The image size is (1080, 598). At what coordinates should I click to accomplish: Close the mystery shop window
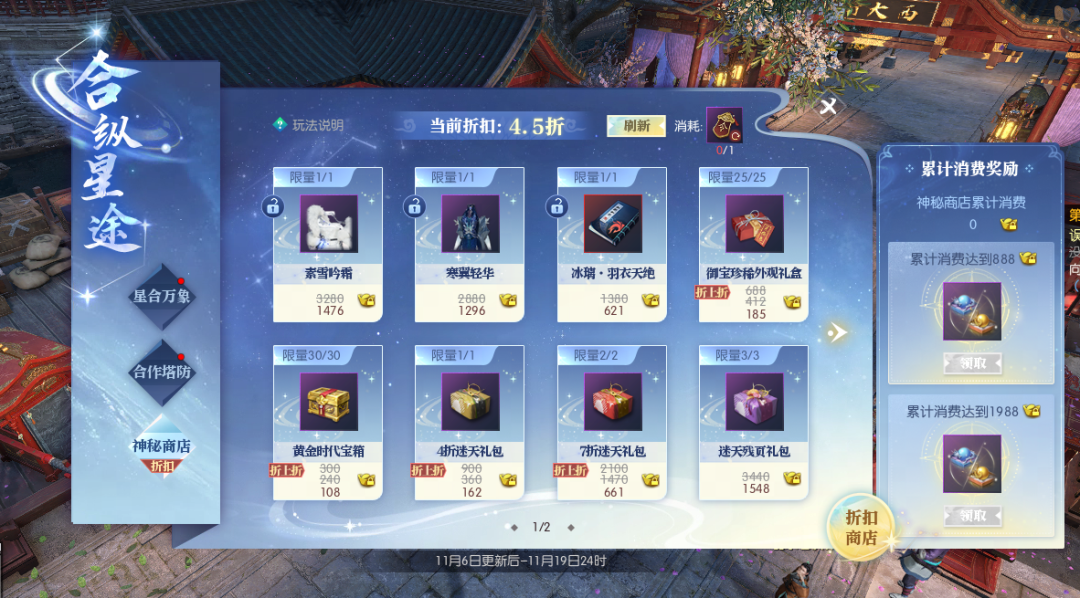828,107
